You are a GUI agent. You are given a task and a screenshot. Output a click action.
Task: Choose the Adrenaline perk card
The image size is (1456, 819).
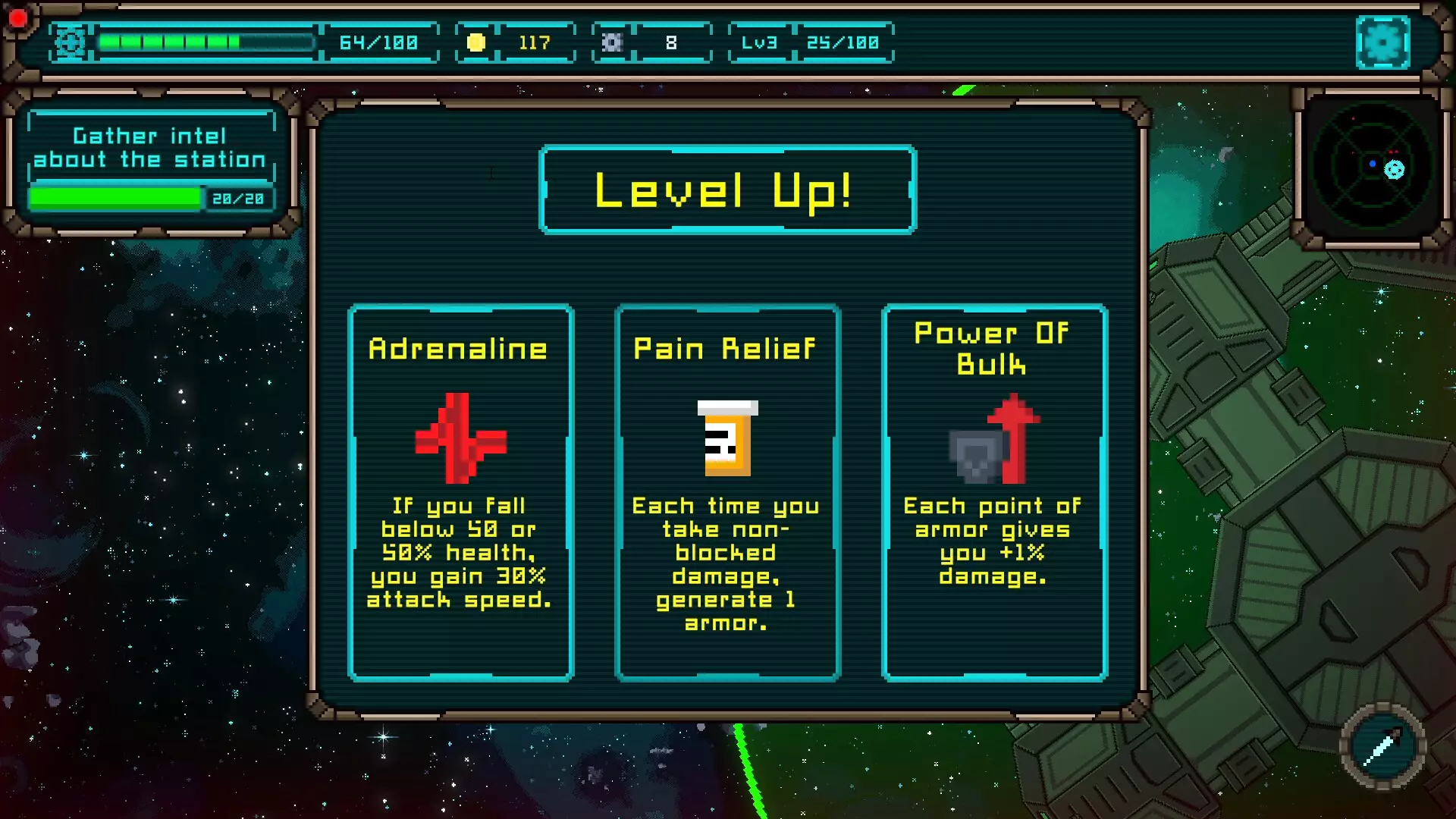pos(460,492)
